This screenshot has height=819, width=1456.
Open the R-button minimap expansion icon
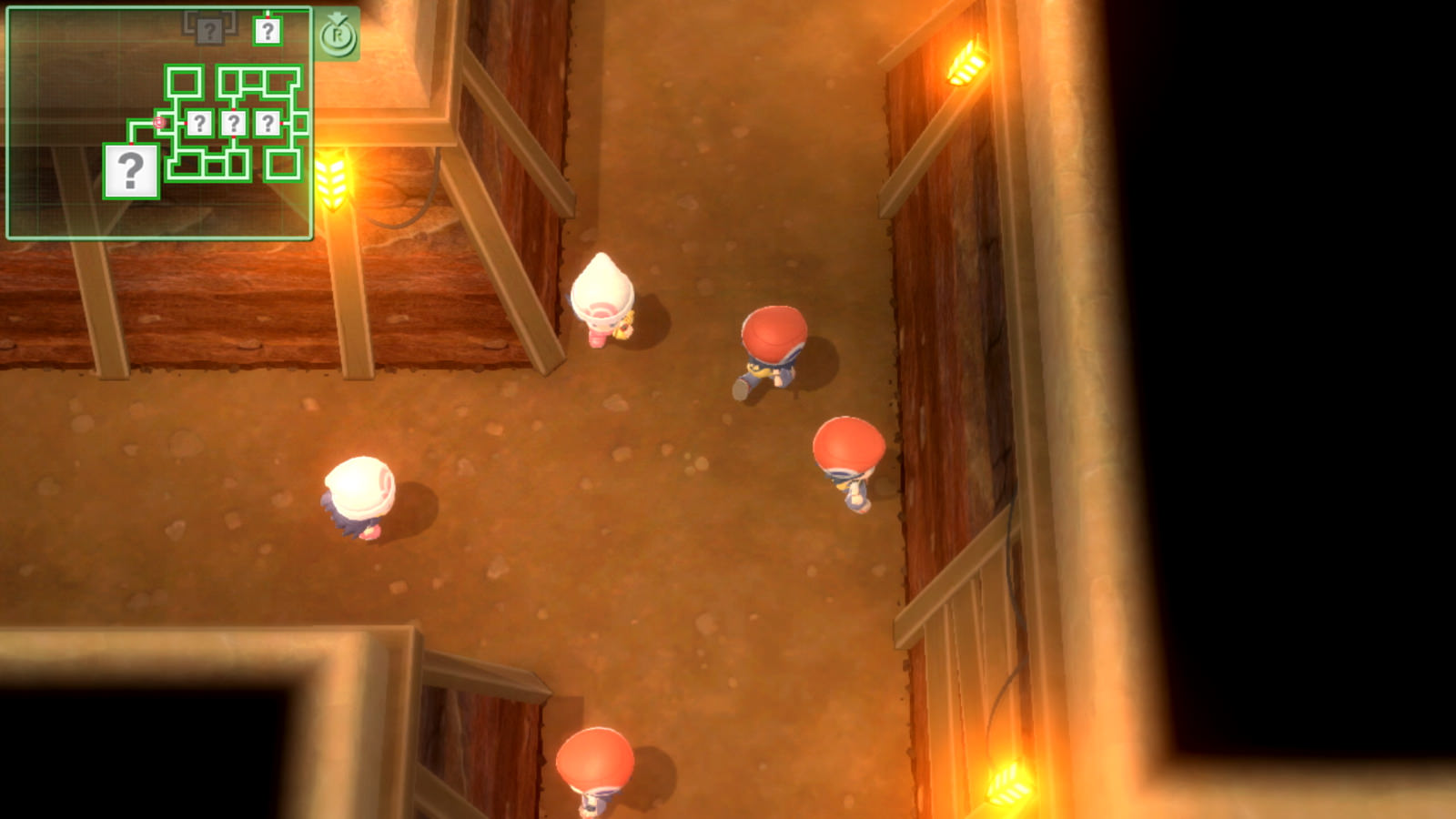(339, 35)
